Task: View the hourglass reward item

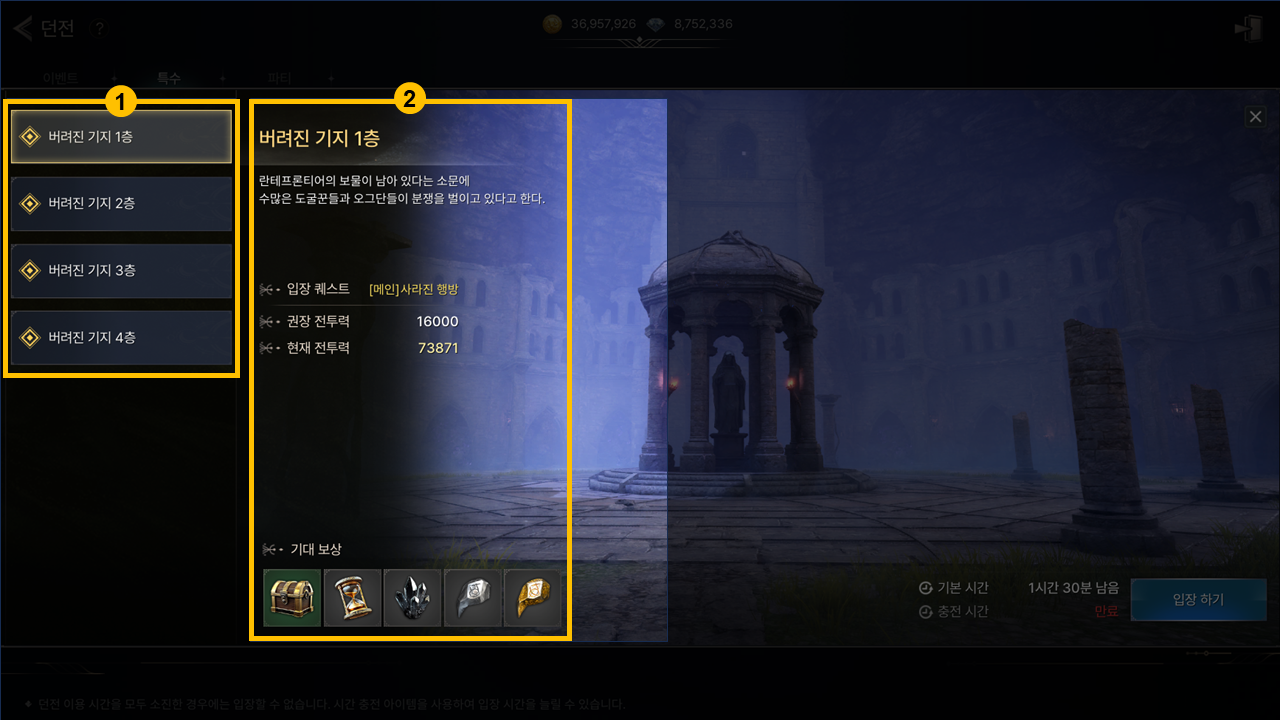Action: (x=352, y=598)
